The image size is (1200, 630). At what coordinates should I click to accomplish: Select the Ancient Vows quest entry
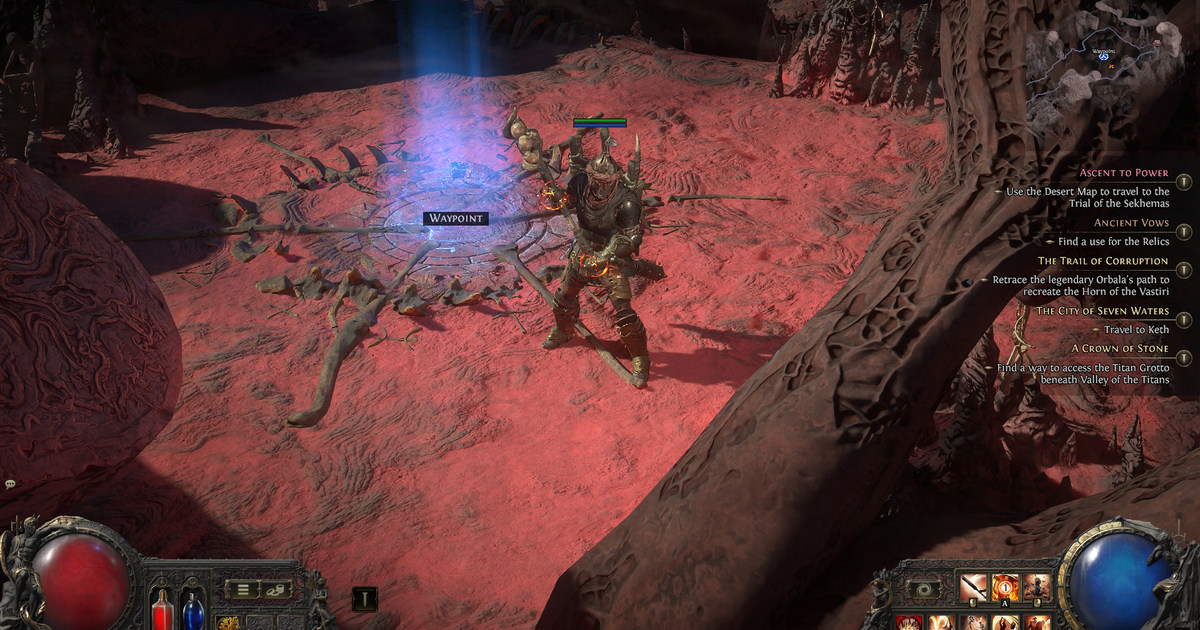[1132, 223]
